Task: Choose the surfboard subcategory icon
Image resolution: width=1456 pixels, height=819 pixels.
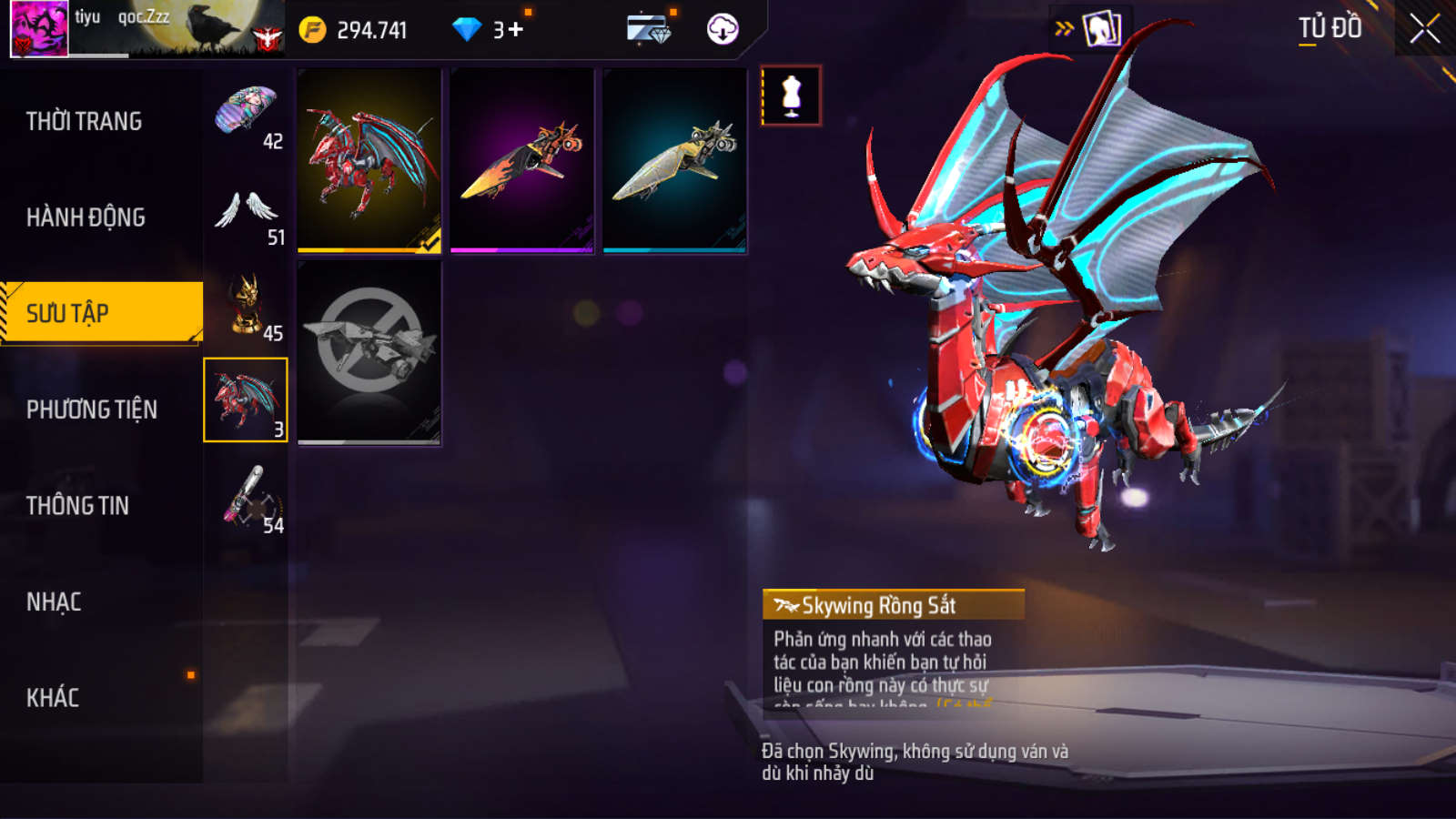Action: [246, 497]
